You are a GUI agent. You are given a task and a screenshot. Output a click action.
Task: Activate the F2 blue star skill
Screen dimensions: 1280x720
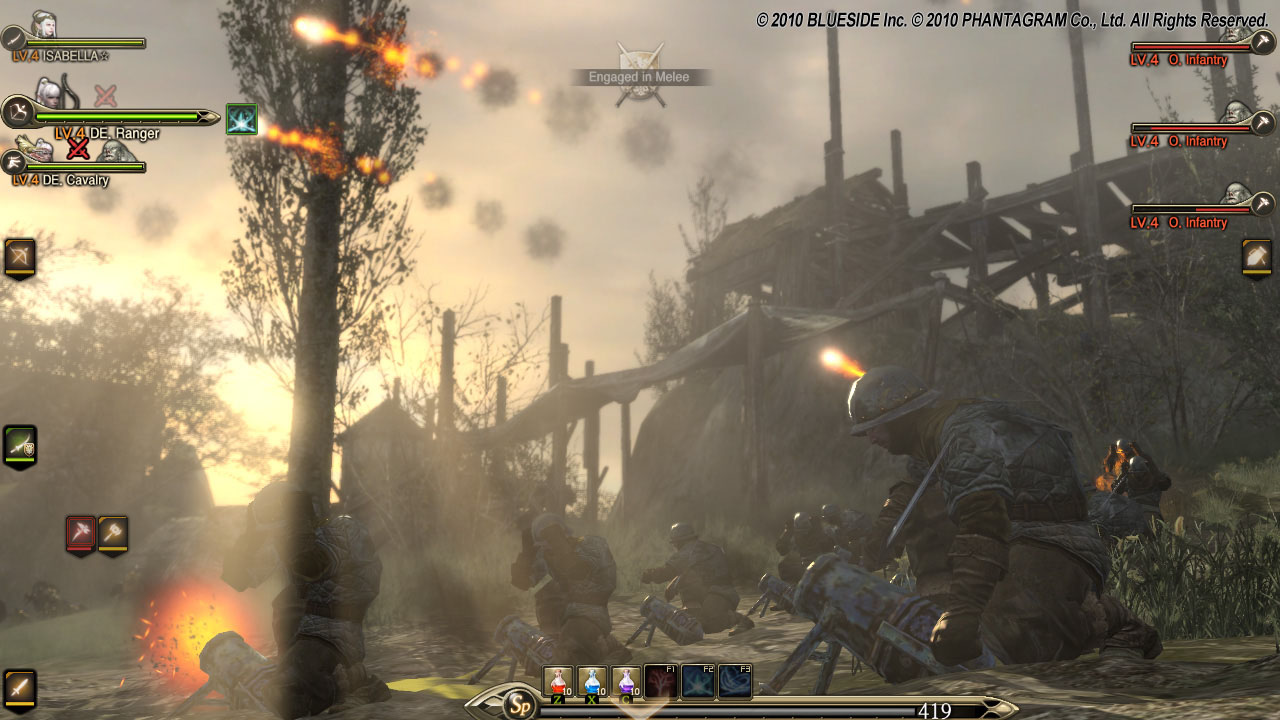pos(698,681)
